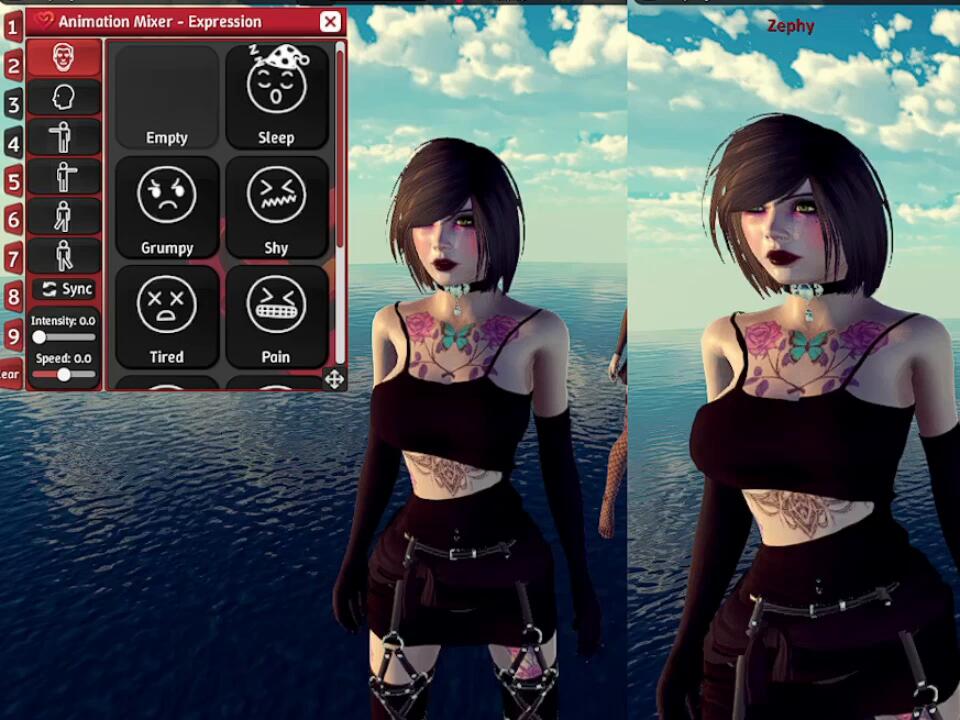
Task: Choose the Pain expression
Action: pyautogui.click(x=276, y=316)
